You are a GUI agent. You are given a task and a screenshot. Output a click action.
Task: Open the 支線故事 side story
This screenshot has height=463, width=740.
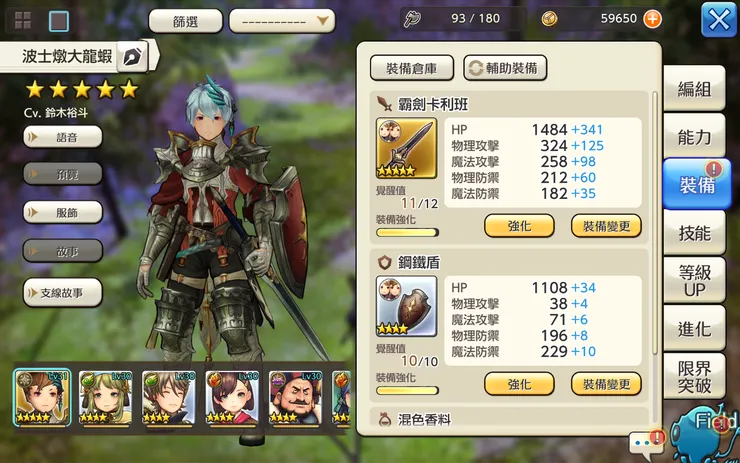tap(62, 292)
